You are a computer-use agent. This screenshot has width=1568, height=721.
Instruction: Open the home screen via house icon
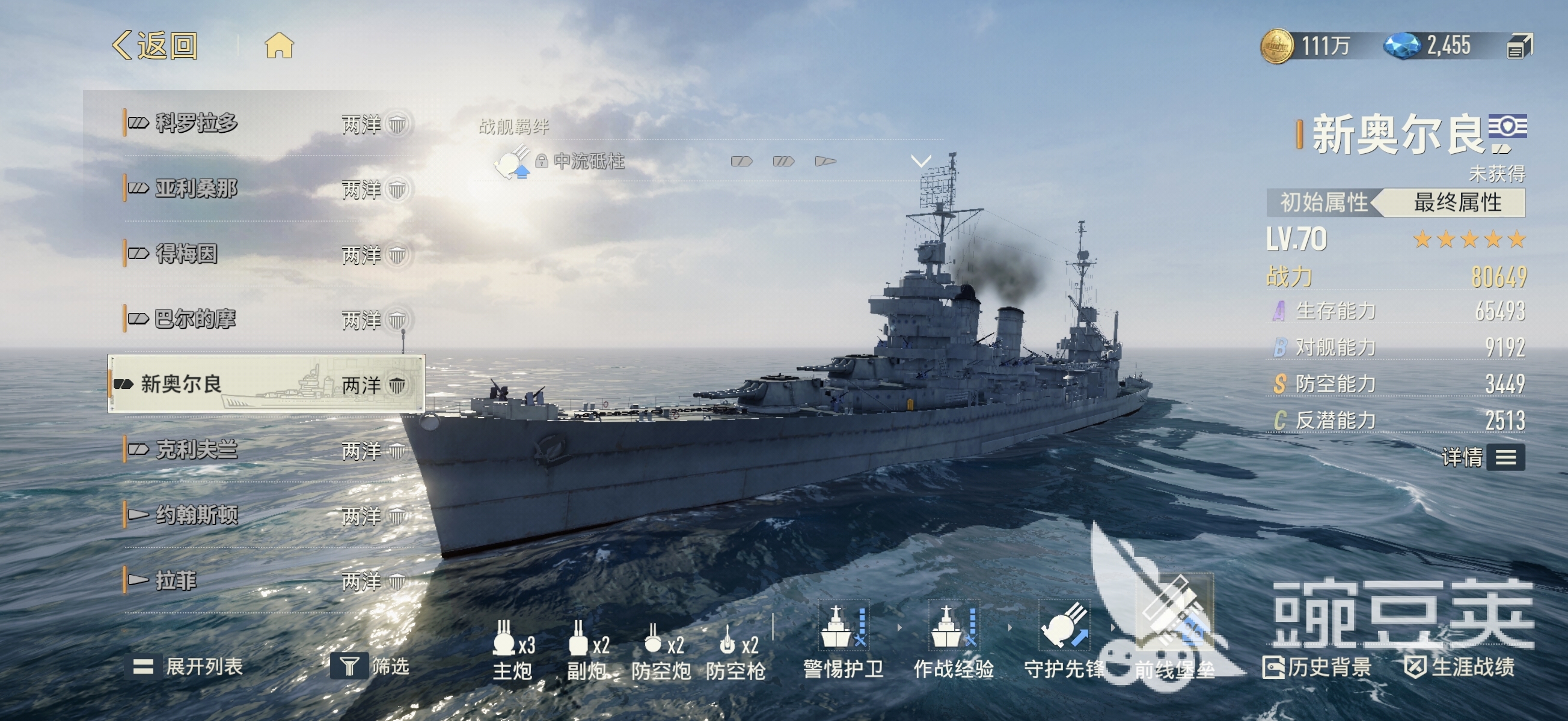(279, 46)
